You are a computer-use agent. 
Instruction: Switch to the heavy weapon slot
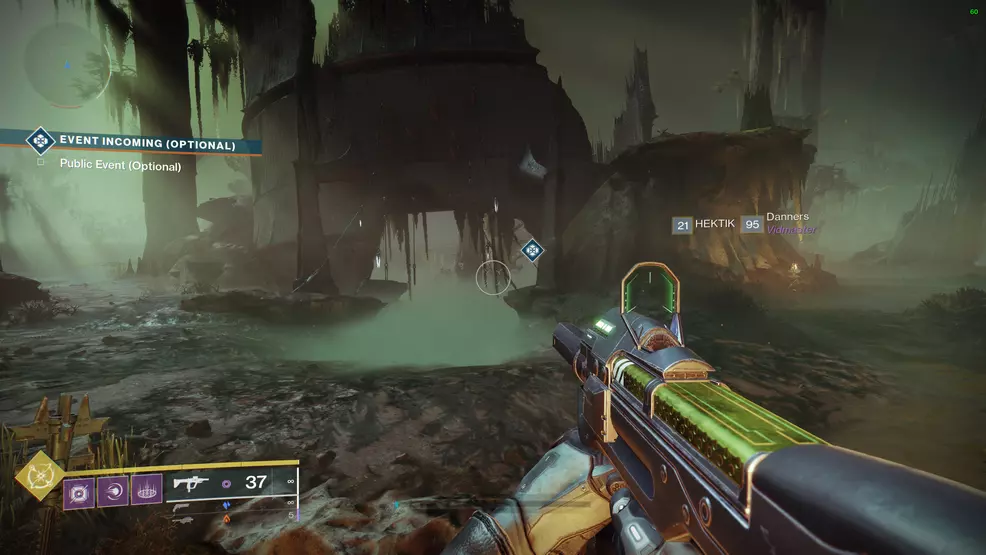tap(183, 517)
